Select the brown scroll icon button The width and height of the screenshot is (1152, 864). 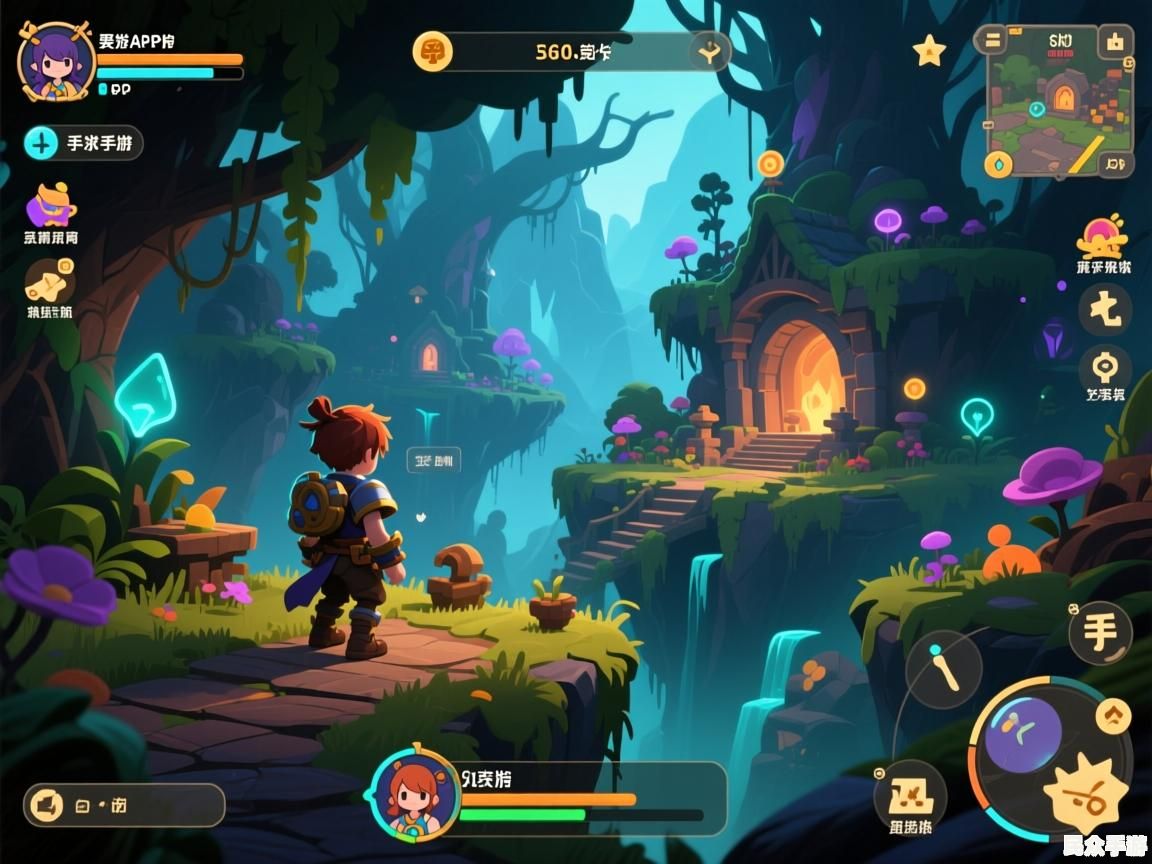point(50,281)
